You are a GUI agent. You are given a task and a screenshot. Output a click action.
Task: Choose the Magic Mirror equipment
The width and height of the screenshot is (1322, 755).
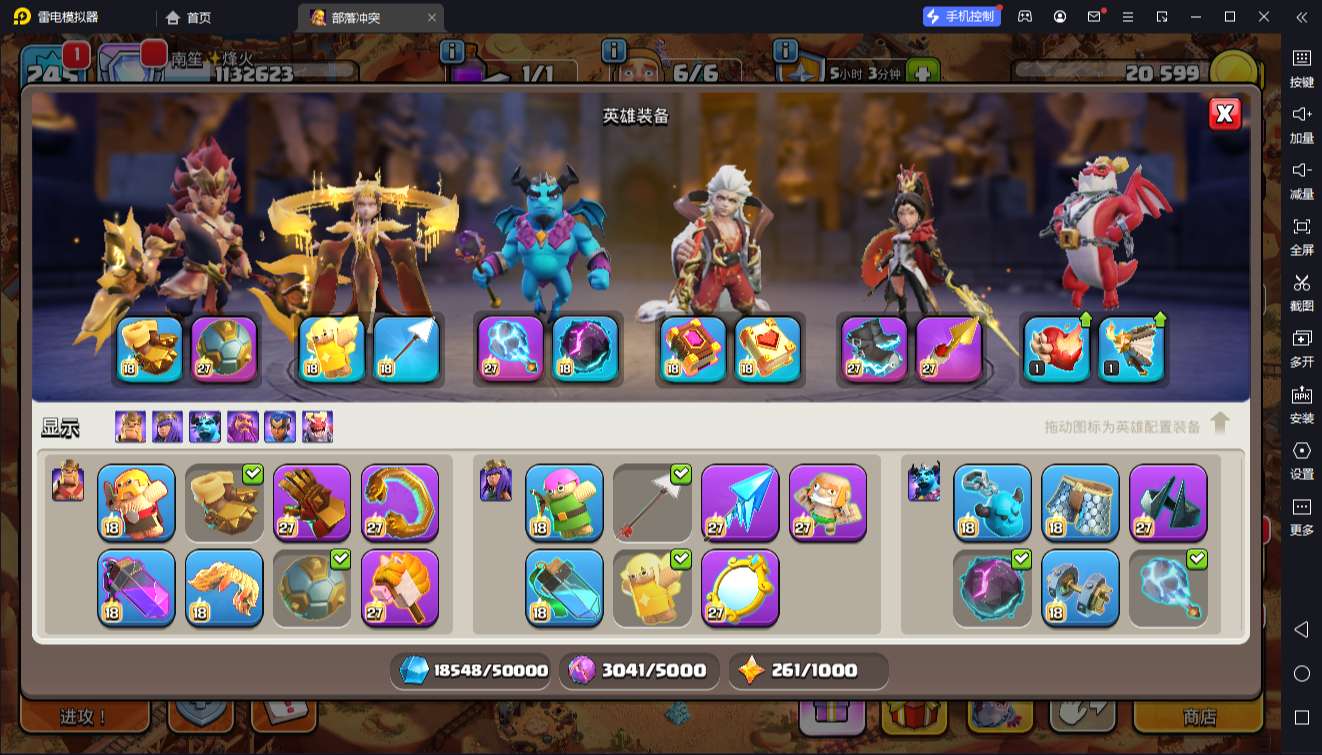click(740, 588)
